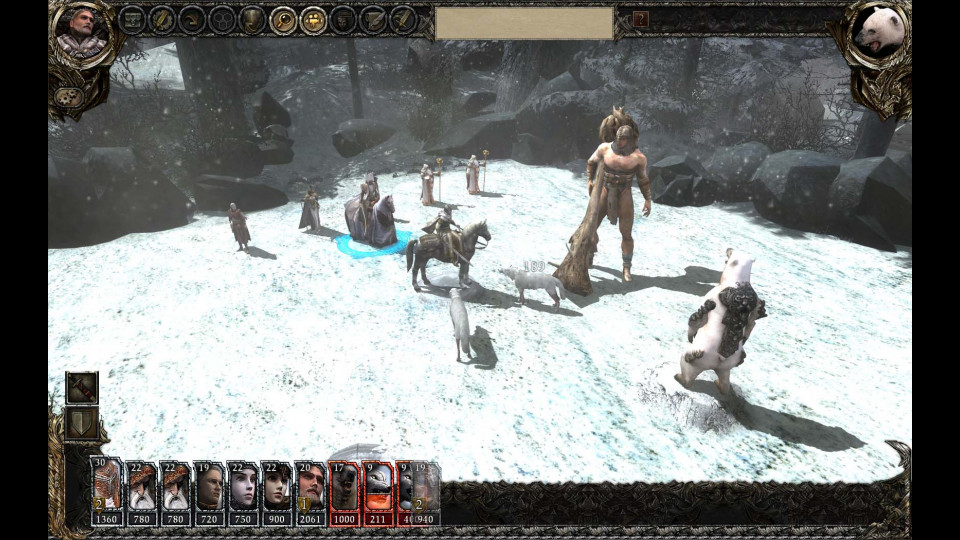Choose the bearded hero portrait with 2061 health
960x540 pixels.
(x=311, y=492)
